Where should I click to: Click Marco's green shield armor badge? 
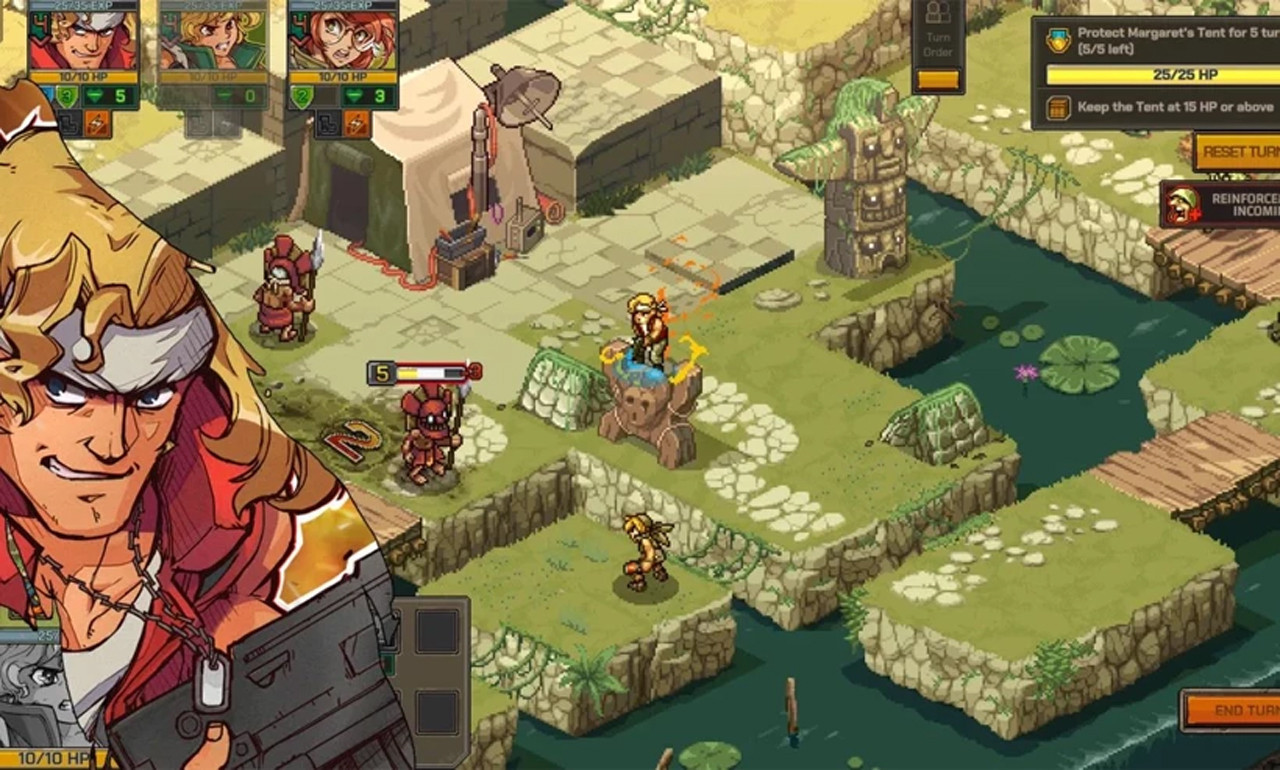tap(66, 97)
